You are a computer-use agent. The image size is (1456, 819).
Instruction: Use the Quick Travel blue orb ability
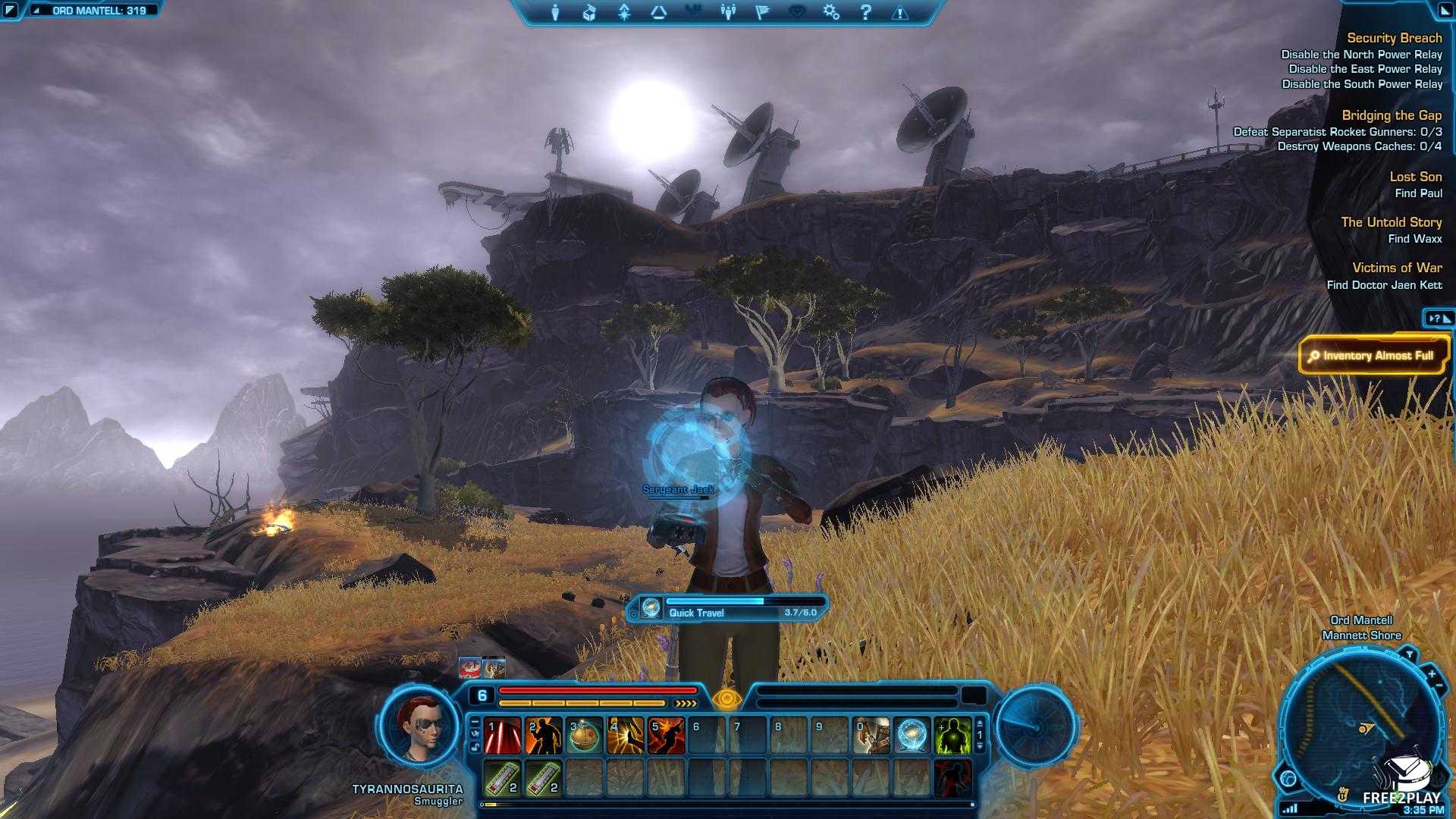tap(912, 736)
